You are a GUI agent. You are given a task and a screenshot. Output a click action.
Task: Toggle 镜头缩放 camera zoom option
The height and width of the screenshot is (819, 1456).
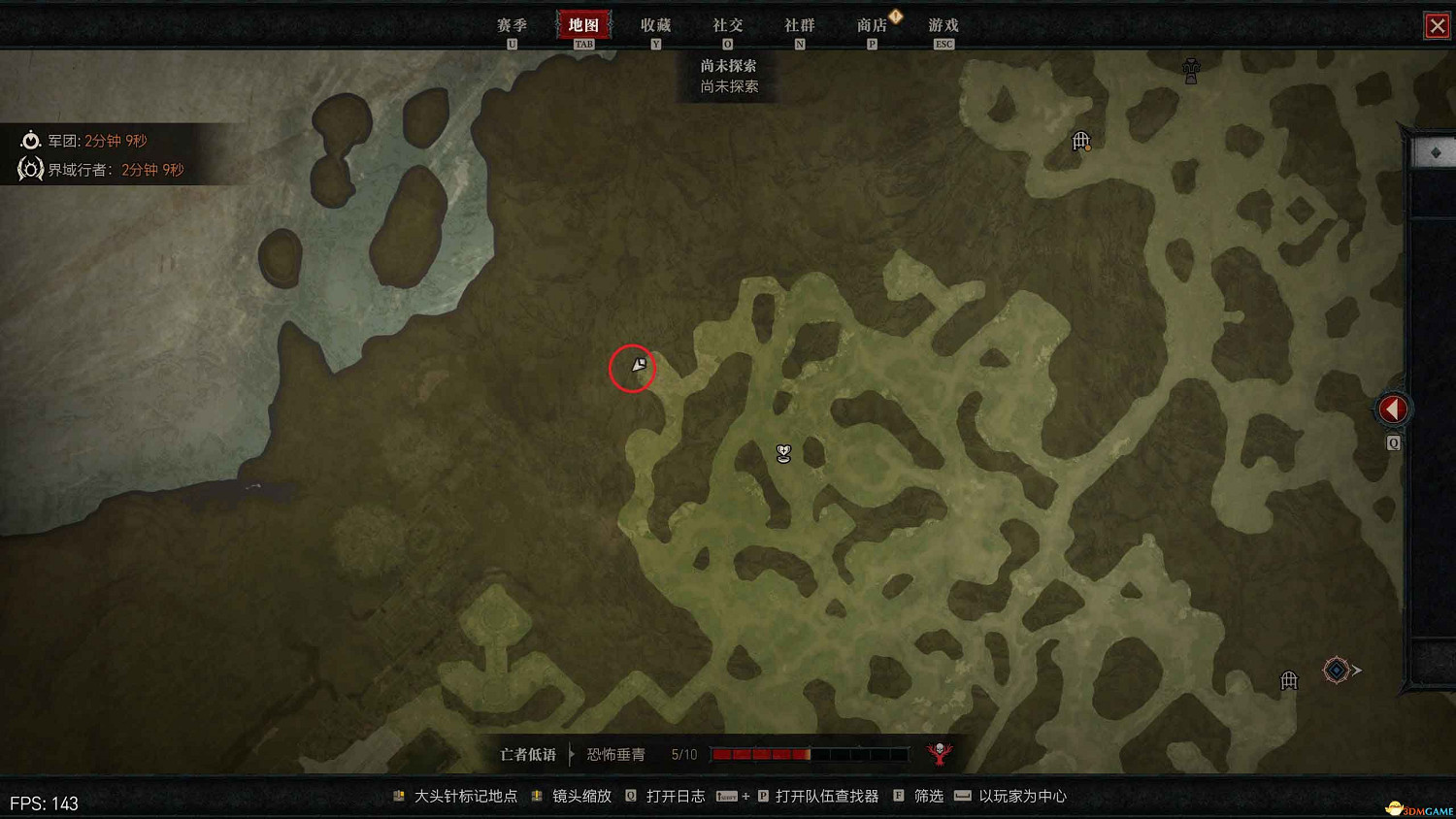(582, 796)
